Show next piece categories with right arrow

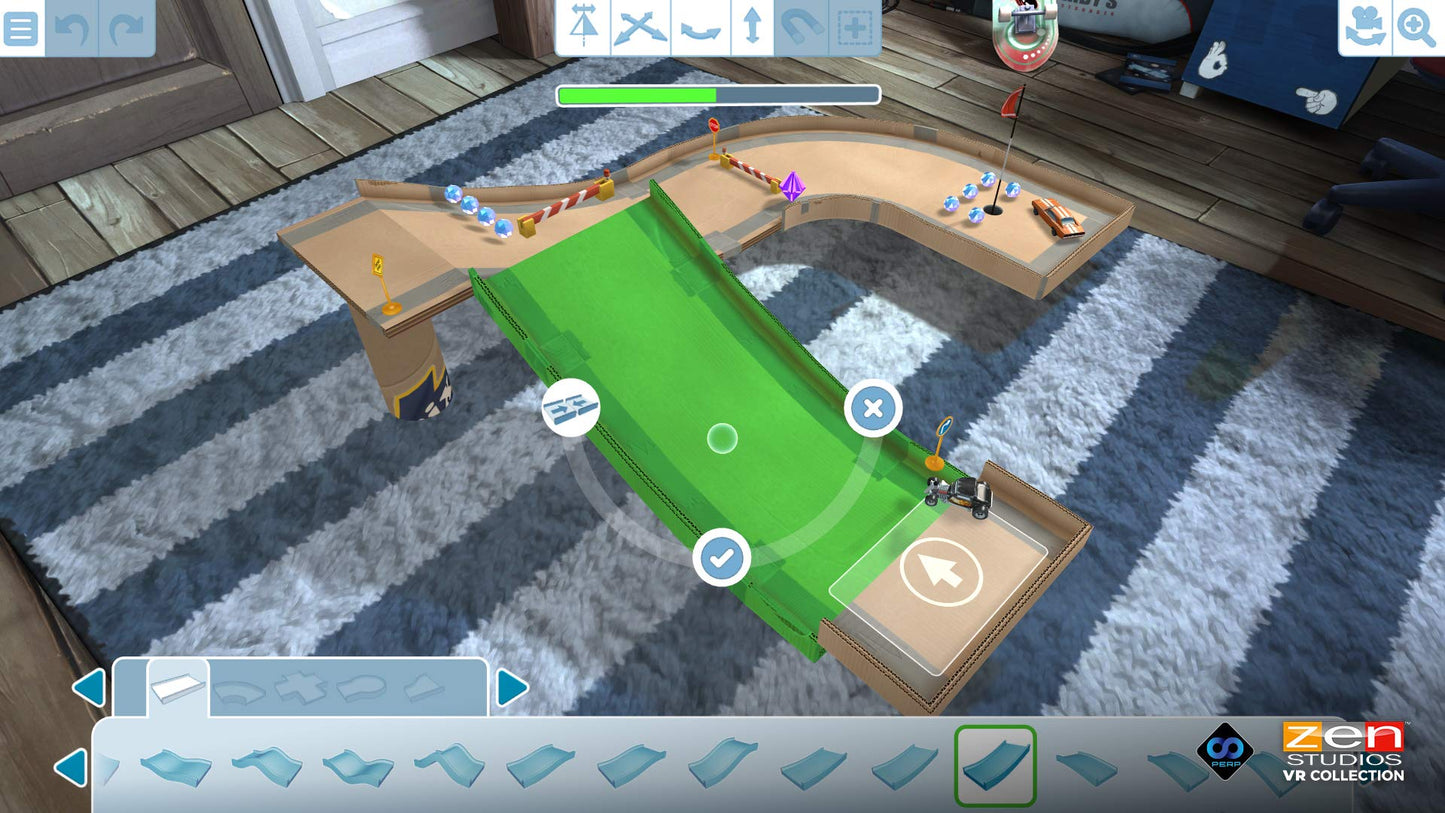pos(512,688)
